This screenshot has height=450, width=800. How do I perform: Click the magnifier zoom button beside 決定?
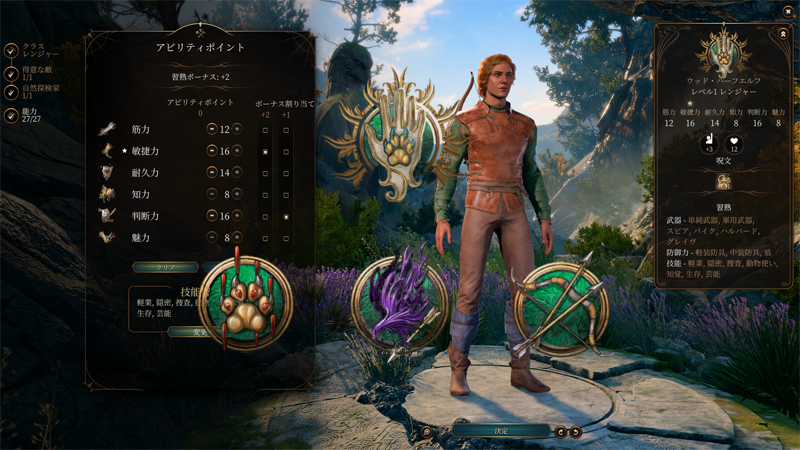(x=427, y=432)
